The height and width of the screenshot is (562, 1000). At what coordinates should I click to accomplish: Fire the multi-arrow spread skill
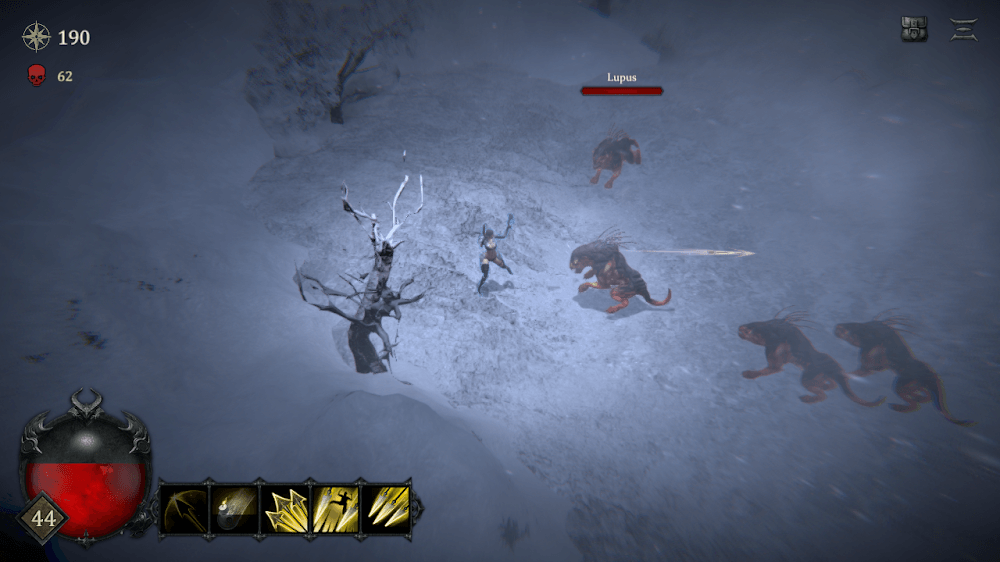tap(285, 508)
